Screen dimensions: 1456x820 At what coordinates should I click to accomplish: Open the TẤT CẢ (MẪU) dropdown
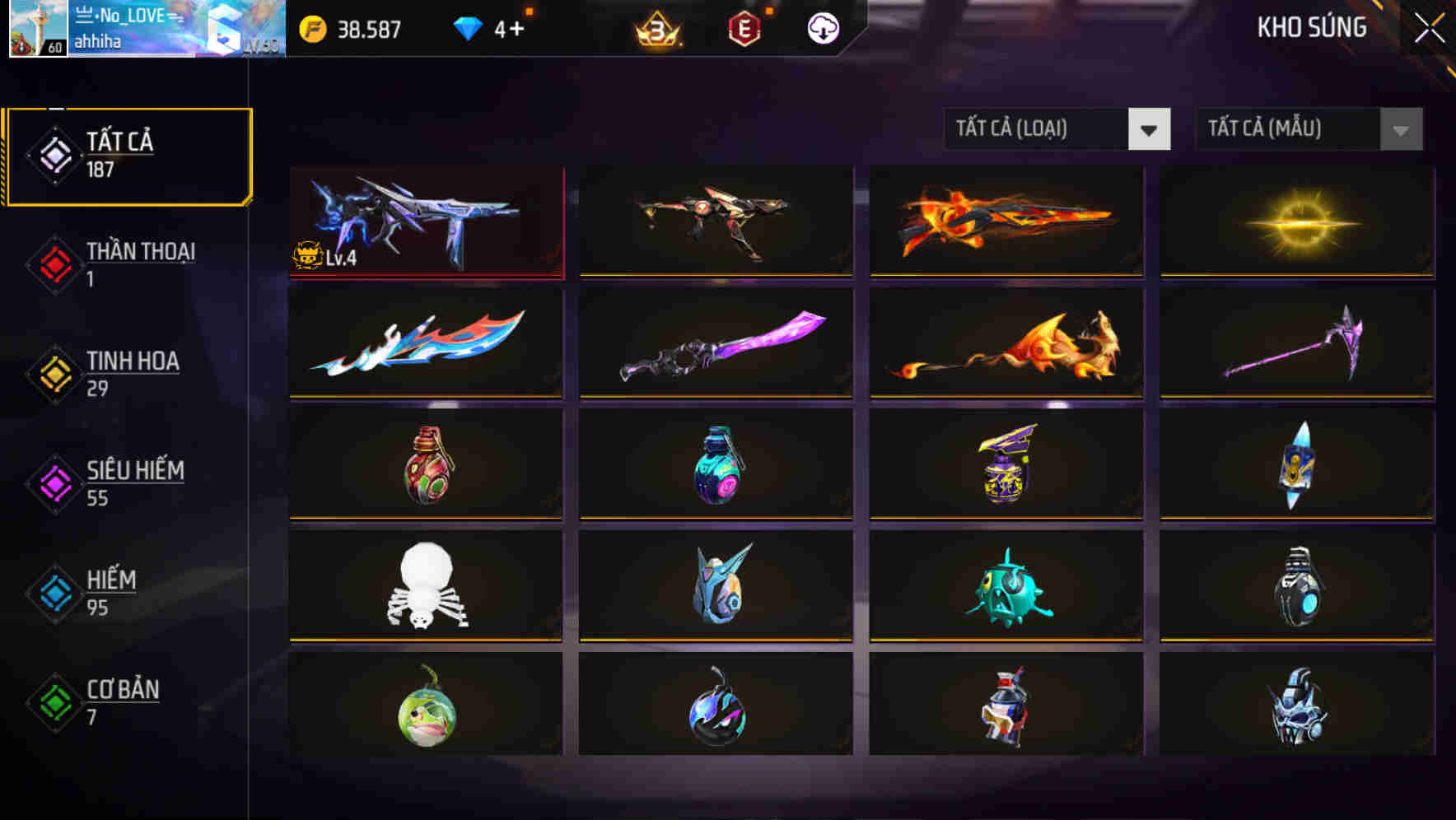click(x=1309, y=129)
